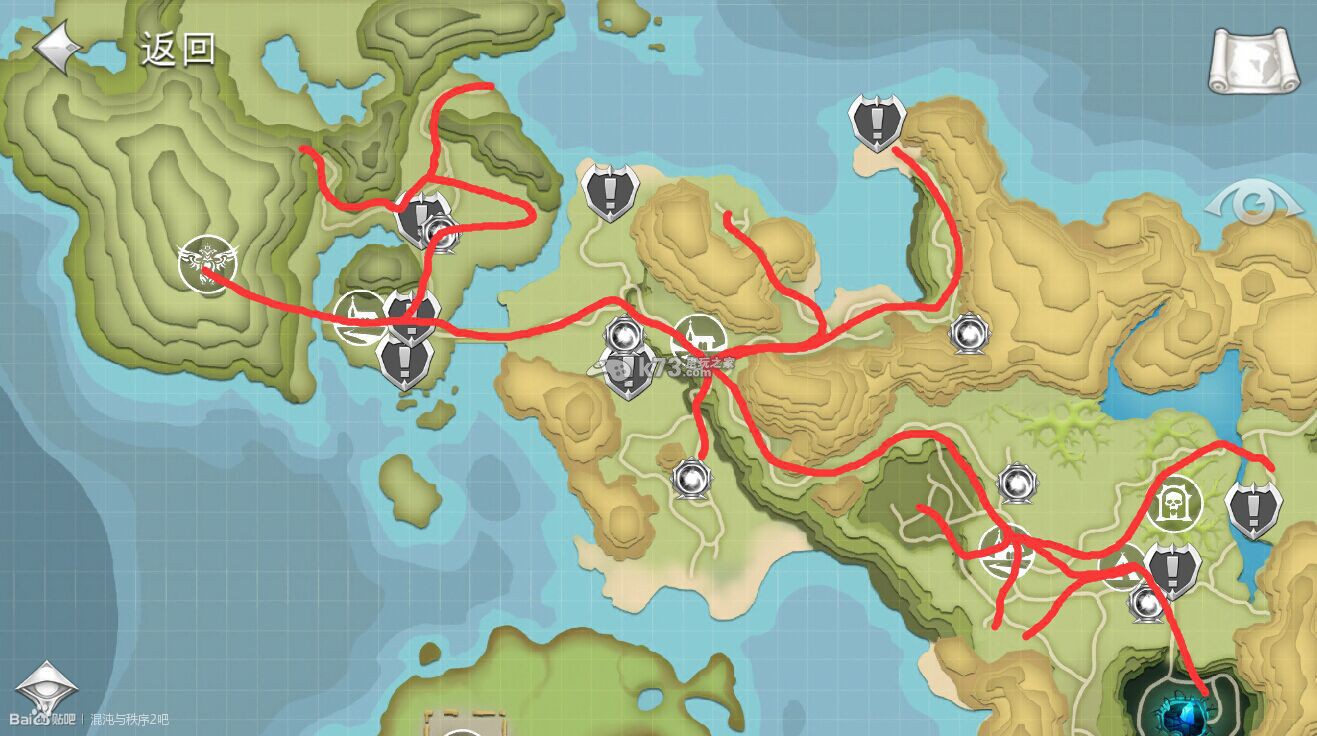
Task: Select the shield exclamation marker on the sandy cape
Action: point(877,122)
